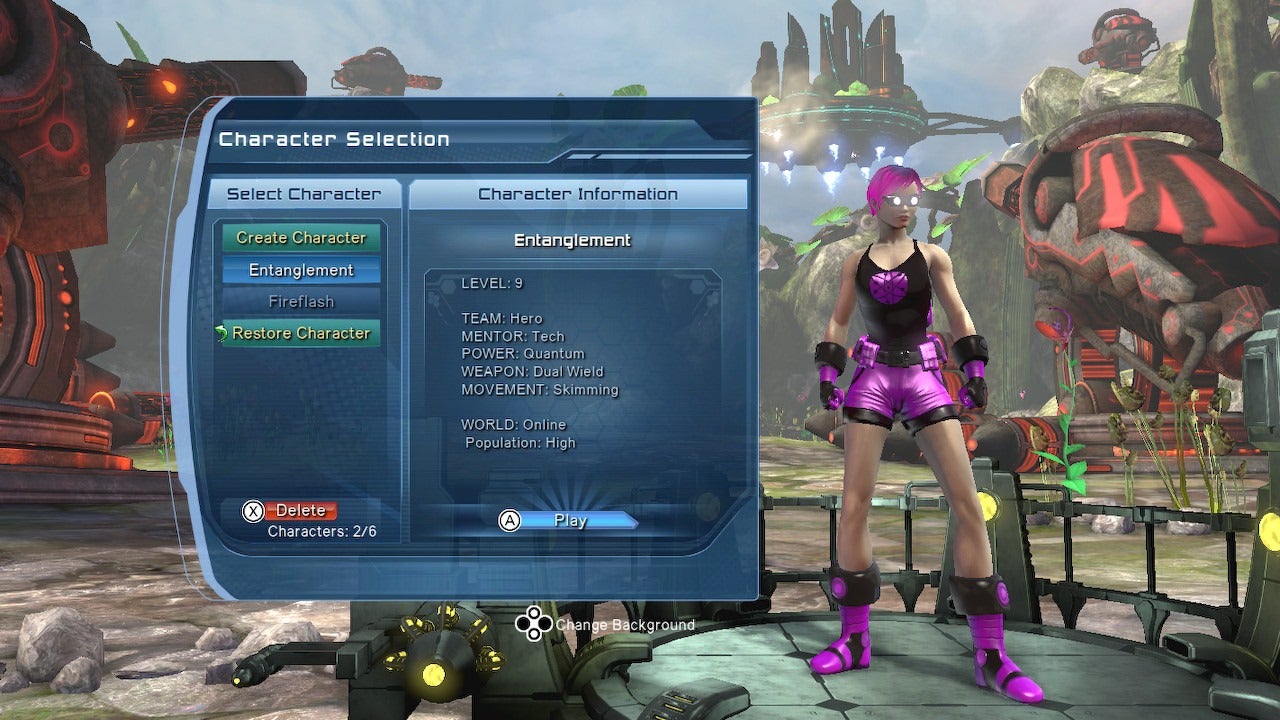Select the Entanglement character entry
This screenshot has width=1280, height=720.
click(300, 270)
